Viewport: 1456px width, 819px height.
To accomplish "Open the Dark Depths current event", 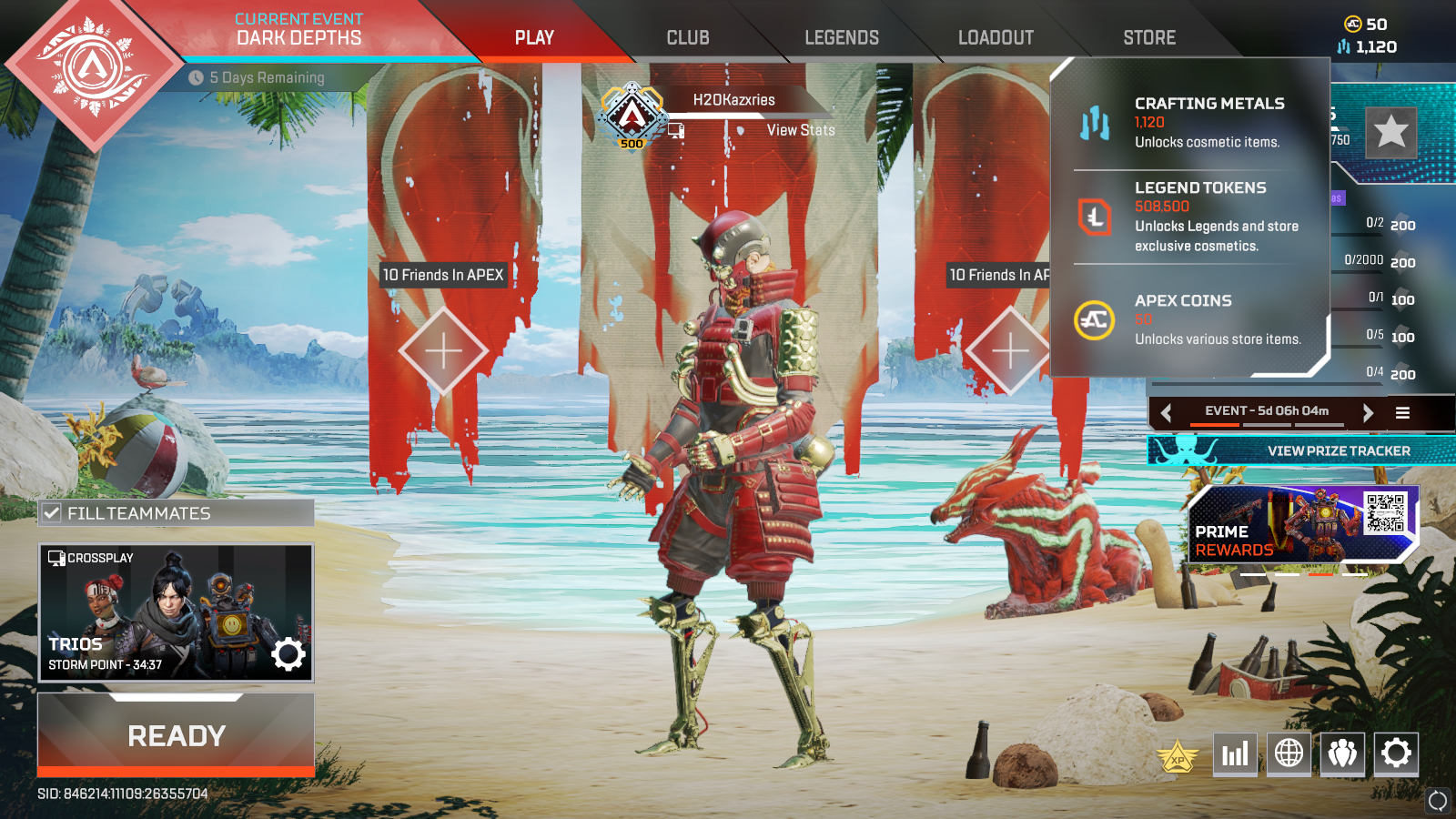I will point(298,30).
